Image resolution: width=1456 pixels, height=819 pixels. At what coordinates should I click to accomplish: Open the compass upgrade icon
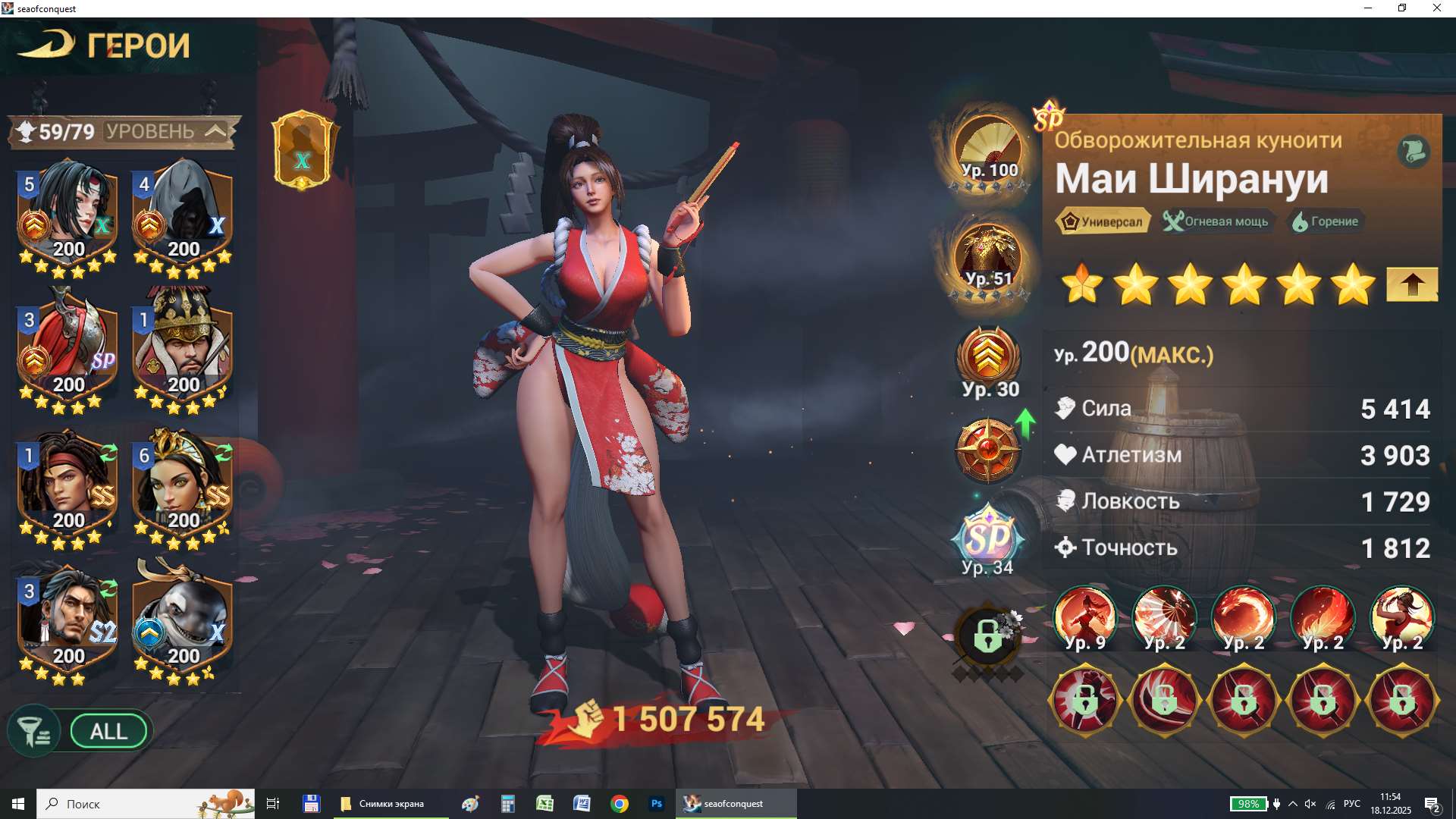point(988,450)
